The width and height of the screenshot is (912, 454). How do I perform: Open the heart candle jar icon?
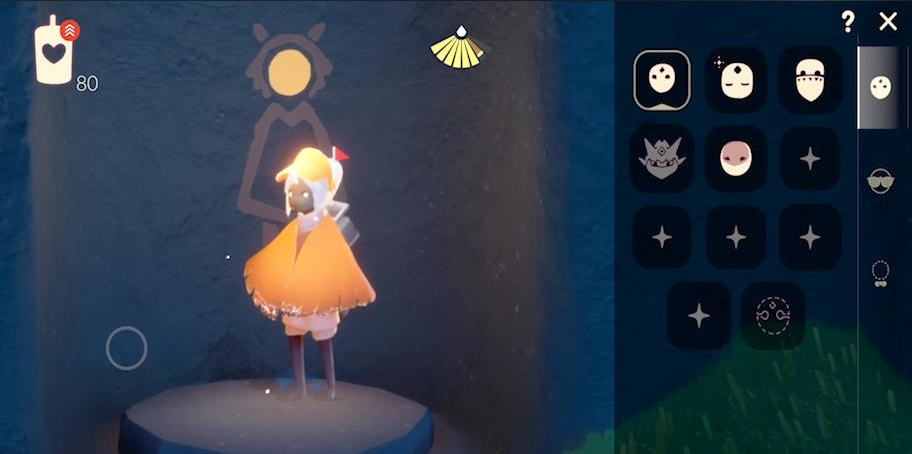pyautogui.click(x=55, y=52)
